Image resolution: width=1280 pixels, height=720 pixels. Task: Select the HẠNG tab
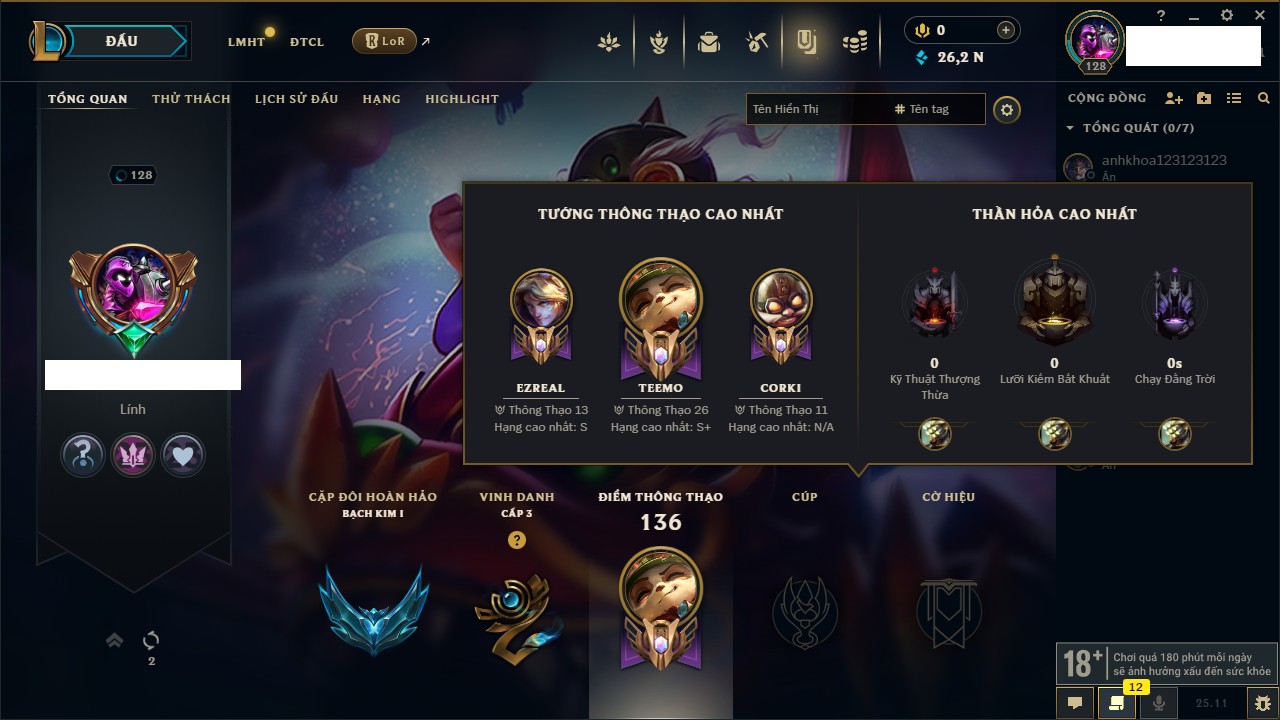[381, 99]
